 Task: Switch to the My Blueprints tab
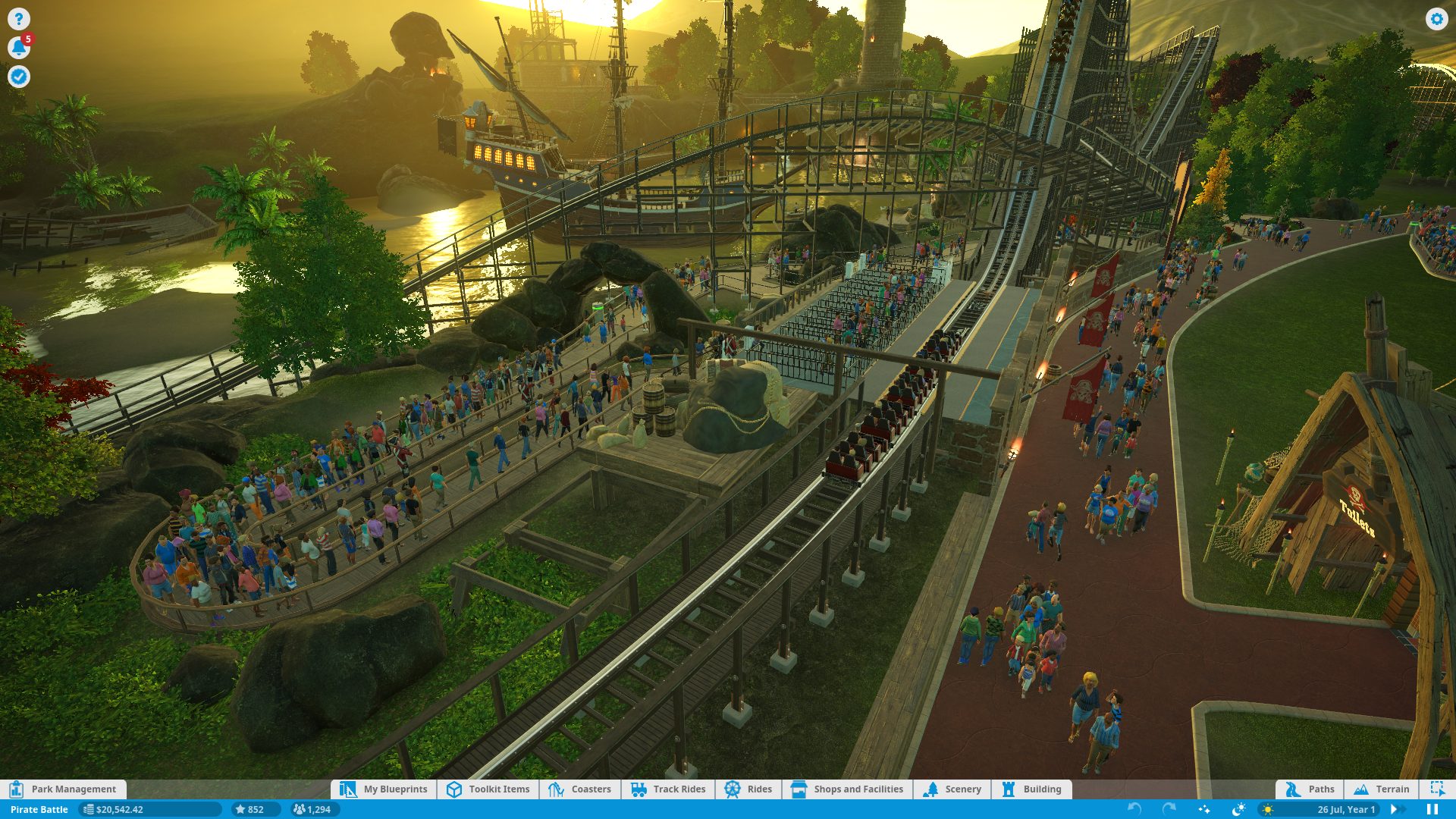pyautogui.click(x=384, y=789)
